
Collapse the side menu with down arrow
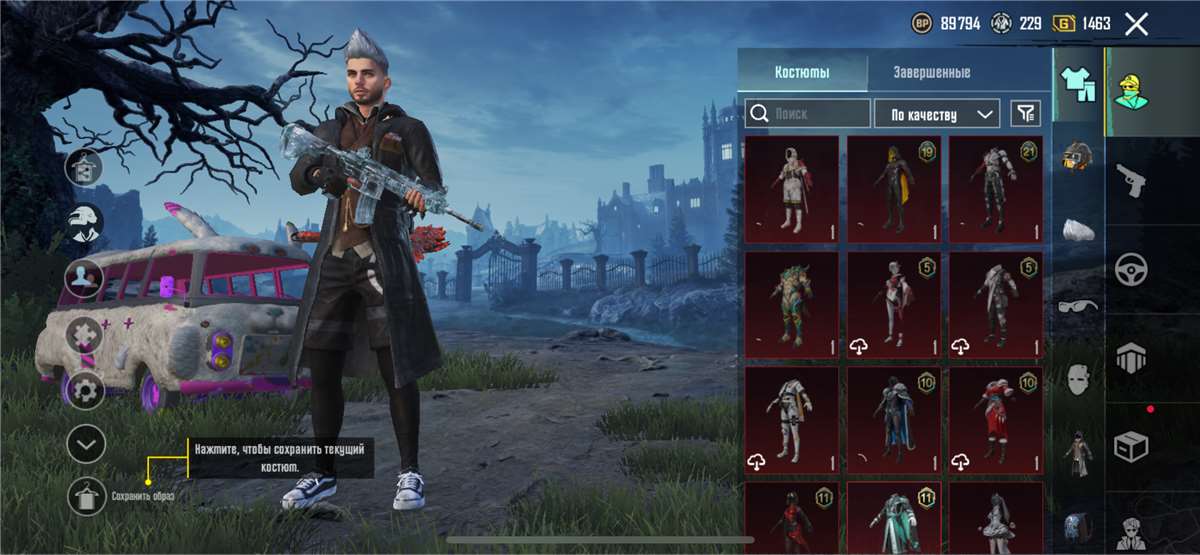86,444
